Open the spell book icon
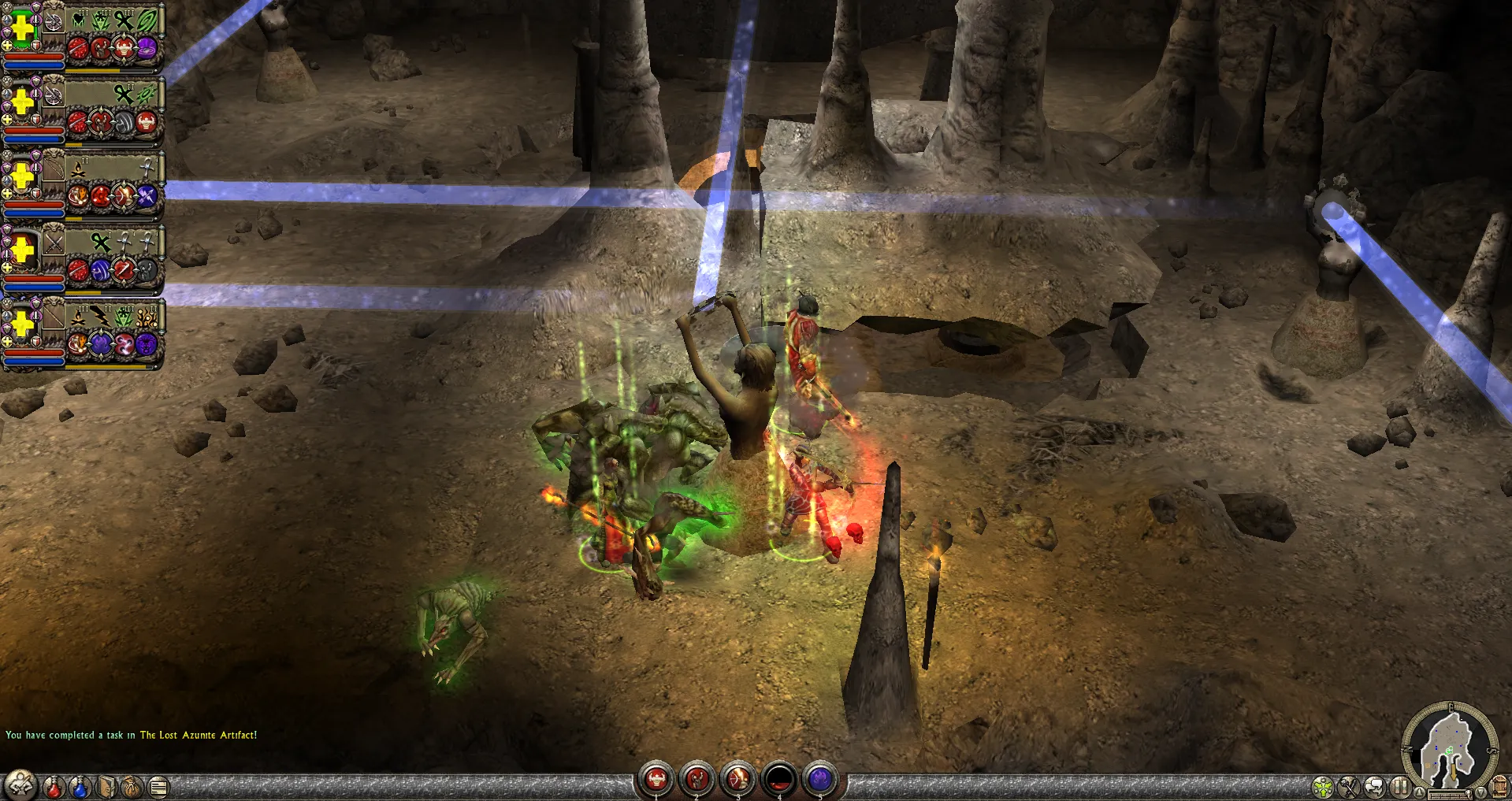 pyautogui.click(x=107, y=786)
